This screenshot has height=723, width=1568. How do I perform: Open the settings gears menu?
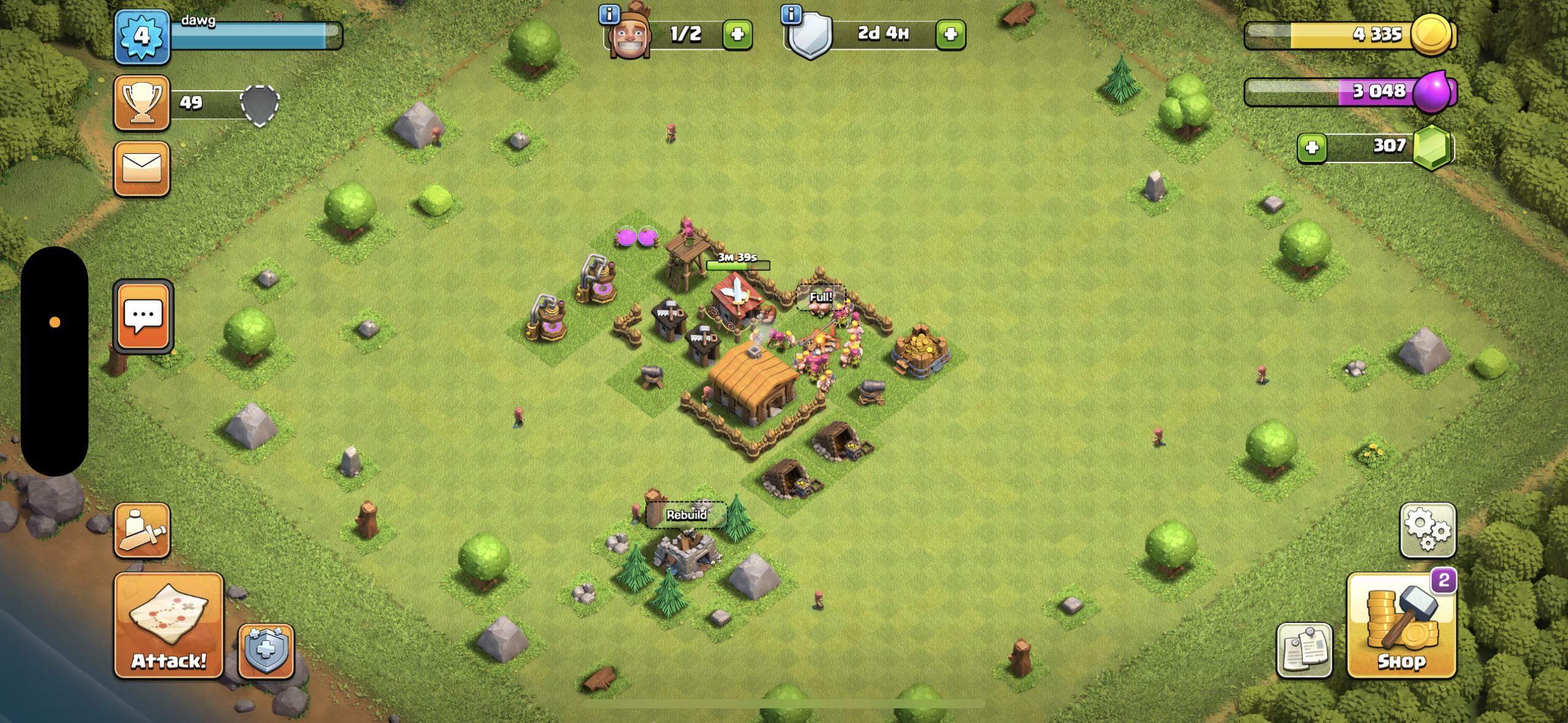(x=1428, y=530)
